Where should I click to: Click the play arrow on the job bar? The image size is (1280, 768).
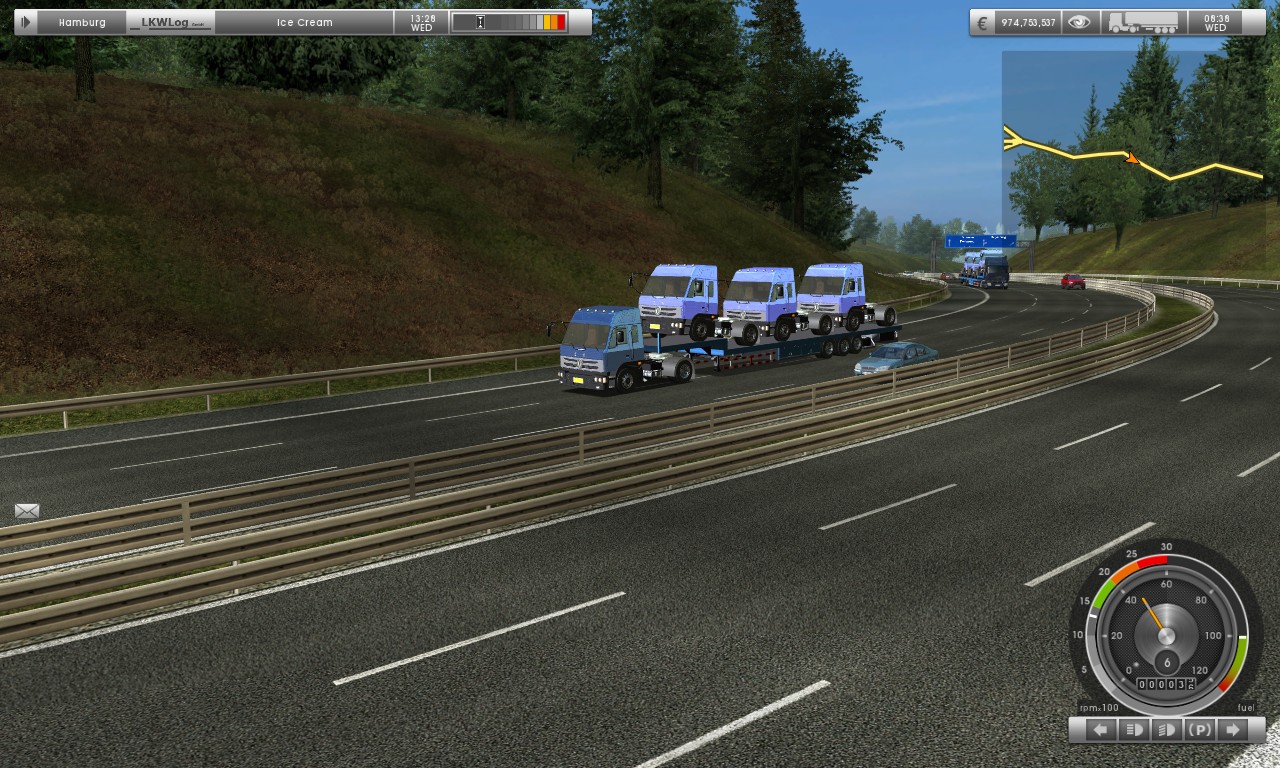click(26, 22)
